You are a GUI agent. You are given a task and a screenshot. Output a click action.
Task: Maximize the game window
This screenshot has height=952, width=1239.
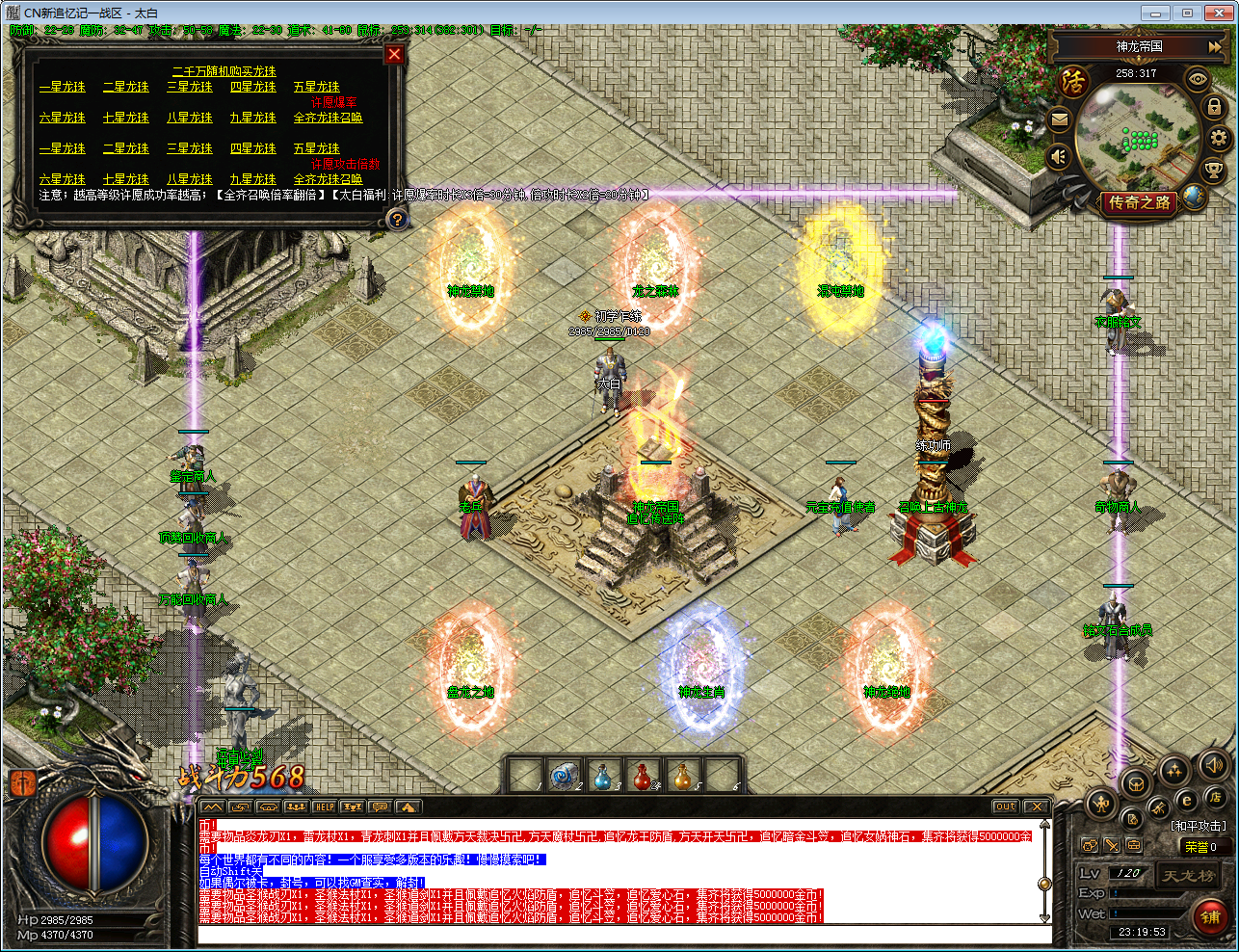1186,13
